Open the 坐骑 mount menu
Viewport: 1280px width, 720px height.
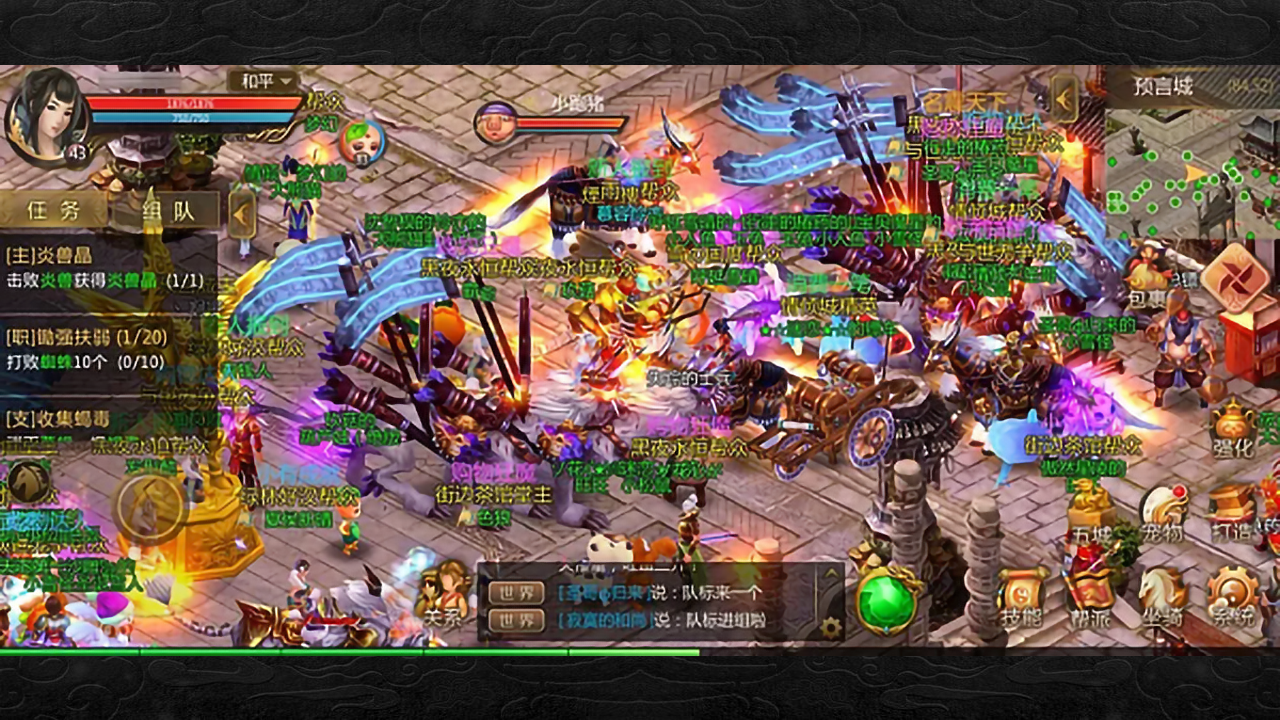pos(1162,599)
